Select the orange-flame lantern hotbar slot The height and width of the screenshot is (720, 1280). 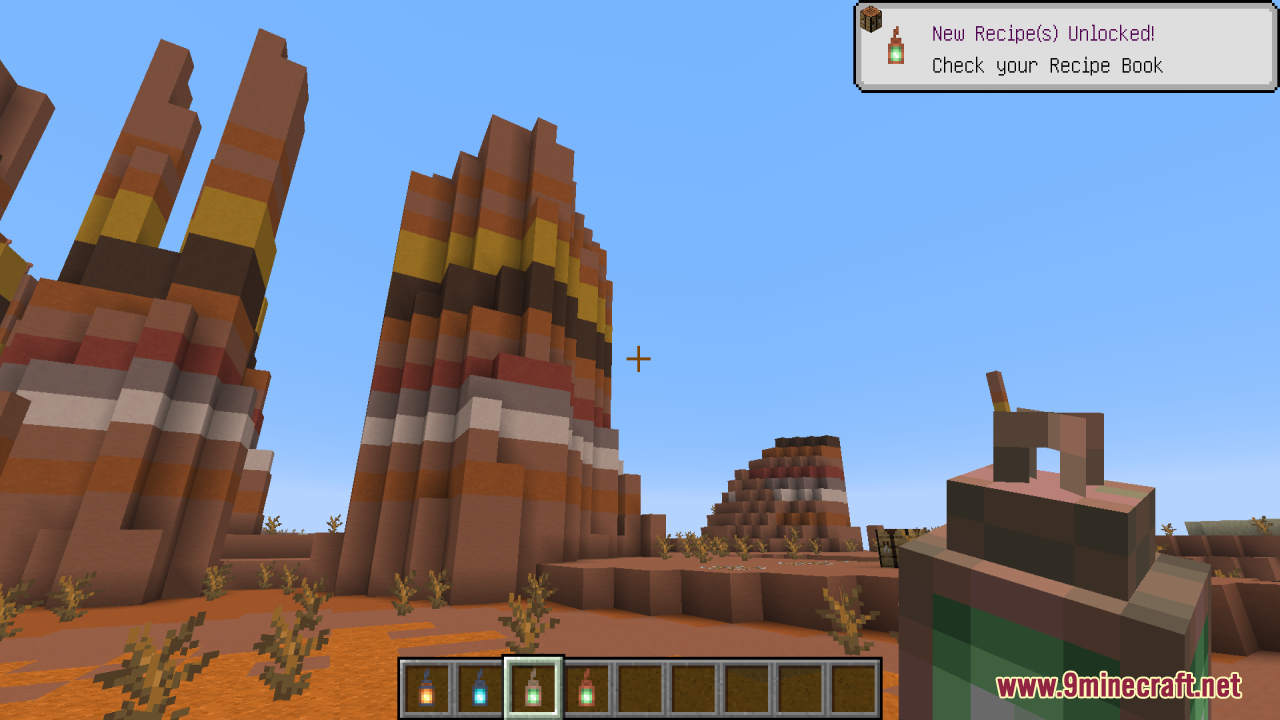click(426, 688)
